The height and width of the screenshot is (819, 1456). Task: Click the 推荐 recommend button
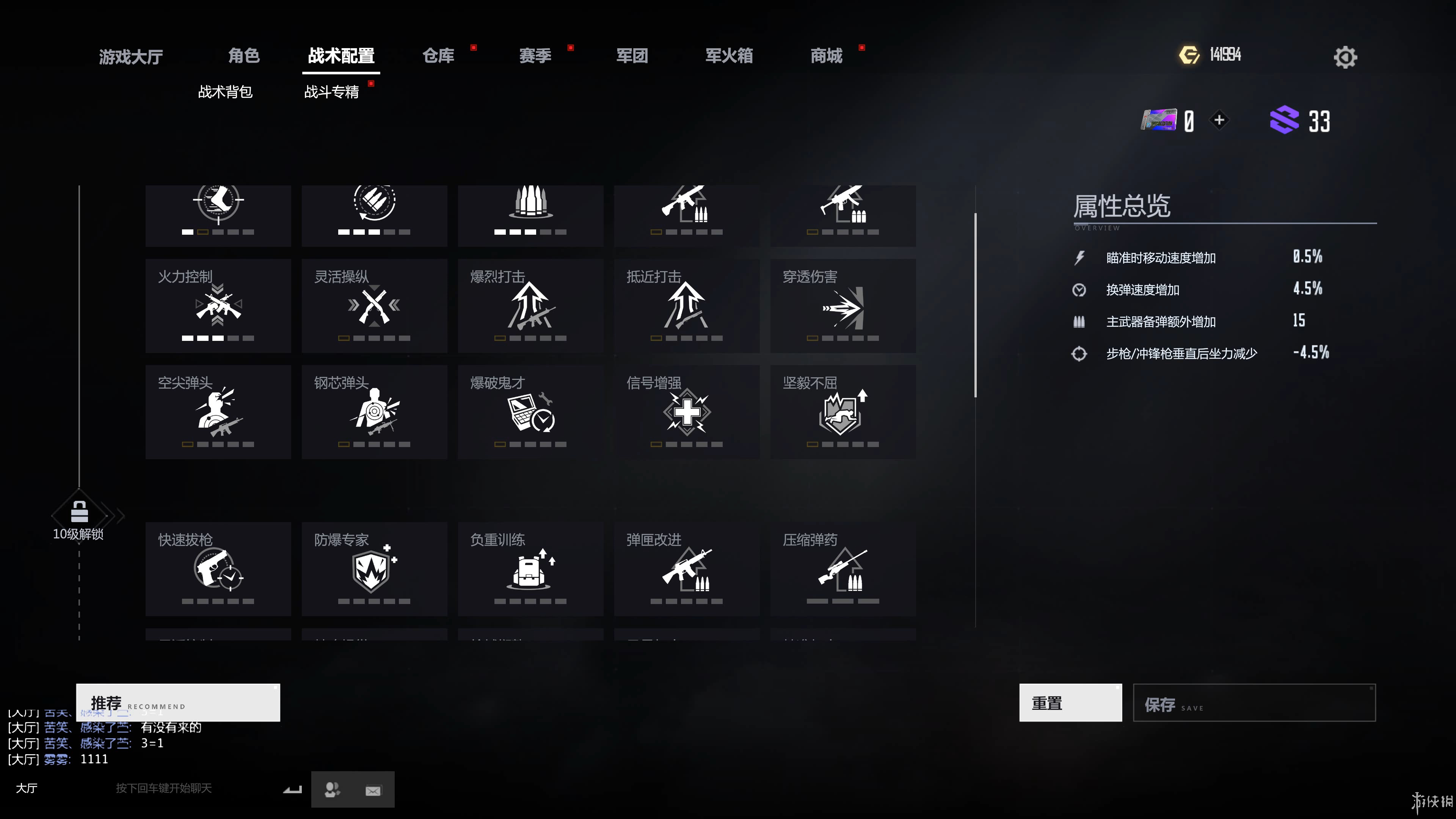pos(178,703)
